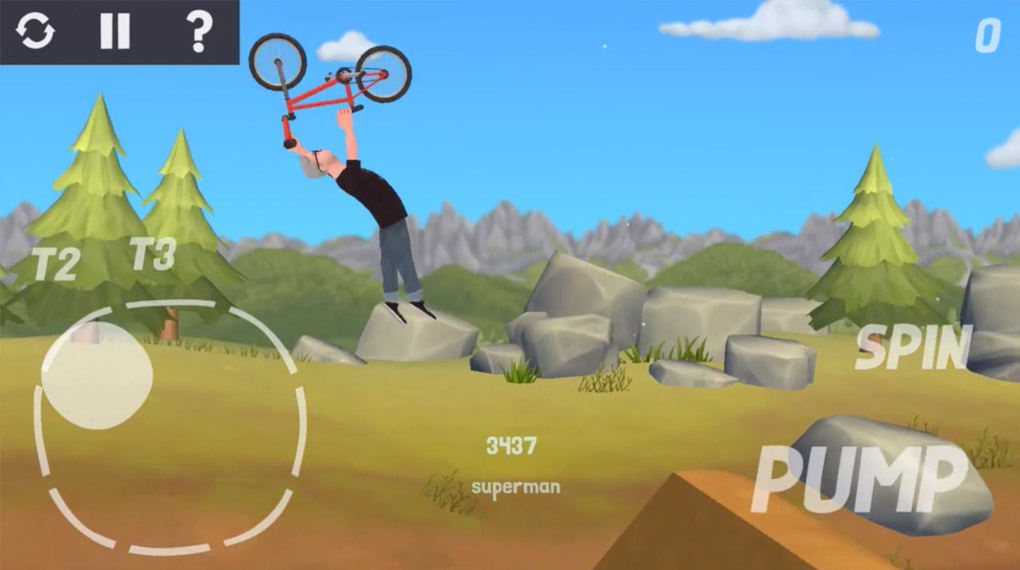1020x570 pixels.
Task: Tap the PUMP button
Action: click(x=858, y=478)
